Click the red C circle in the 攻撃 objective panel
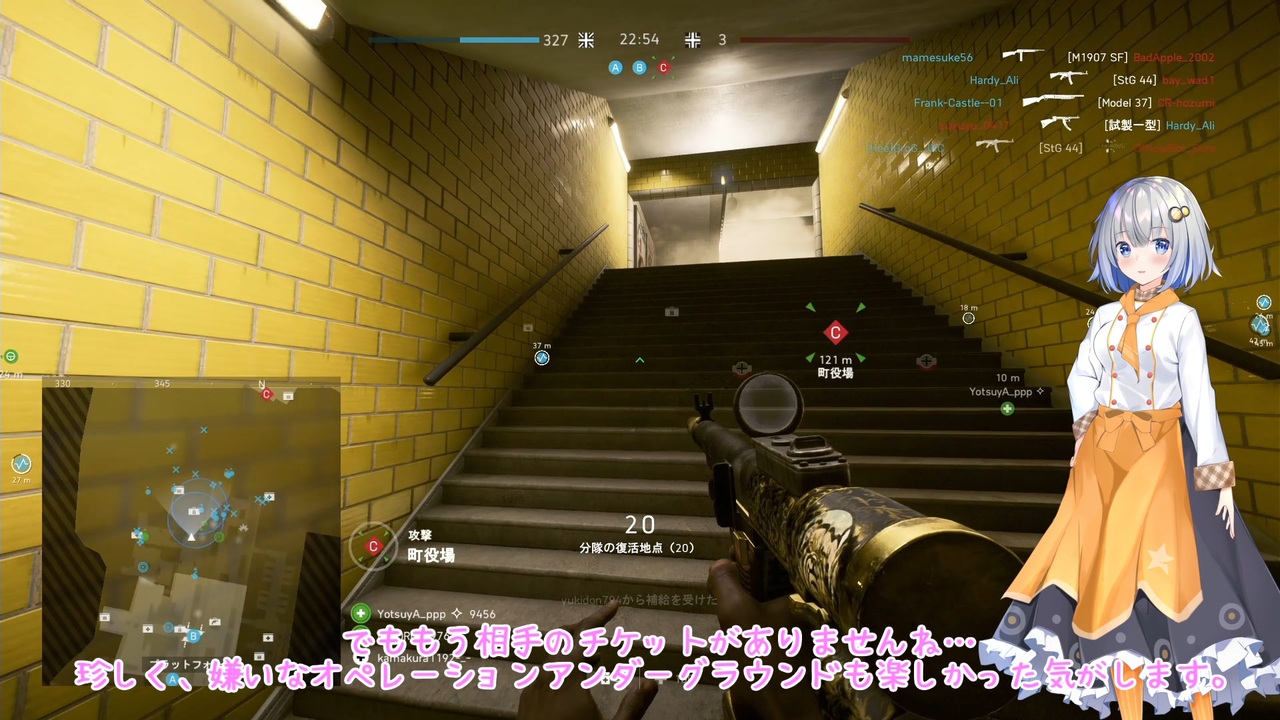The image size is (1280, 720). tap(373, 547)
